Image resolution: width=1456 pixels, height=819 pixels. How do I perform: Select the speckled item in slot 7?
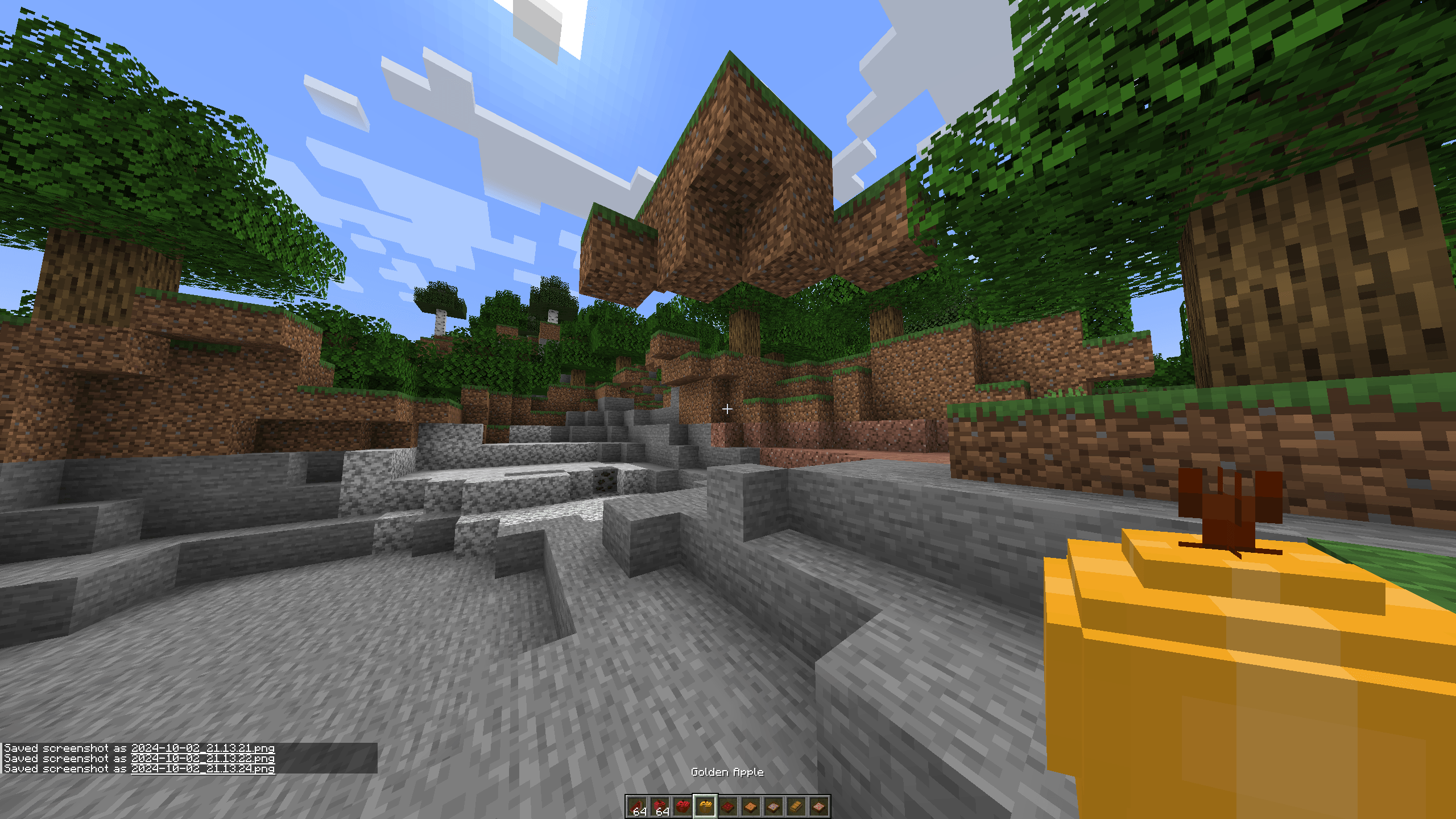click(774, 806)
